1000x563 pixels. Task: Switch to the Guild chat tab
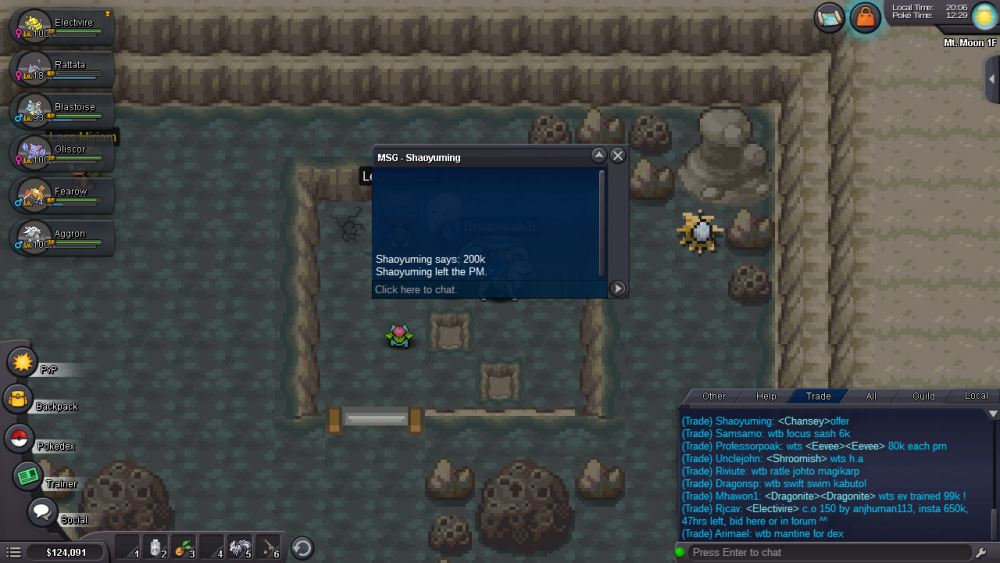(x=923, y=396)
